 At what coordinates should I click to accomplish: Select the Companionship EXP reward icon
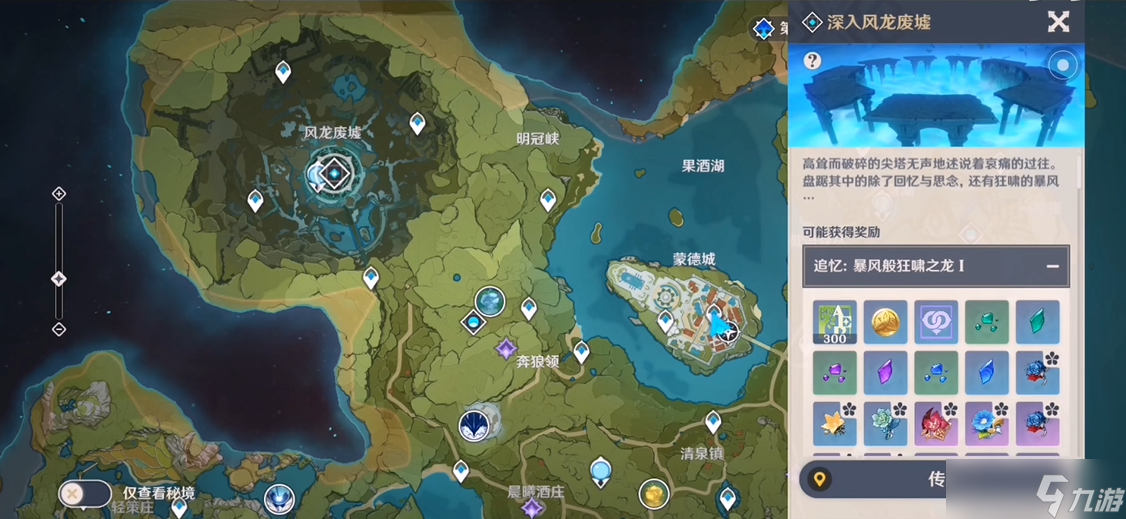936,322
